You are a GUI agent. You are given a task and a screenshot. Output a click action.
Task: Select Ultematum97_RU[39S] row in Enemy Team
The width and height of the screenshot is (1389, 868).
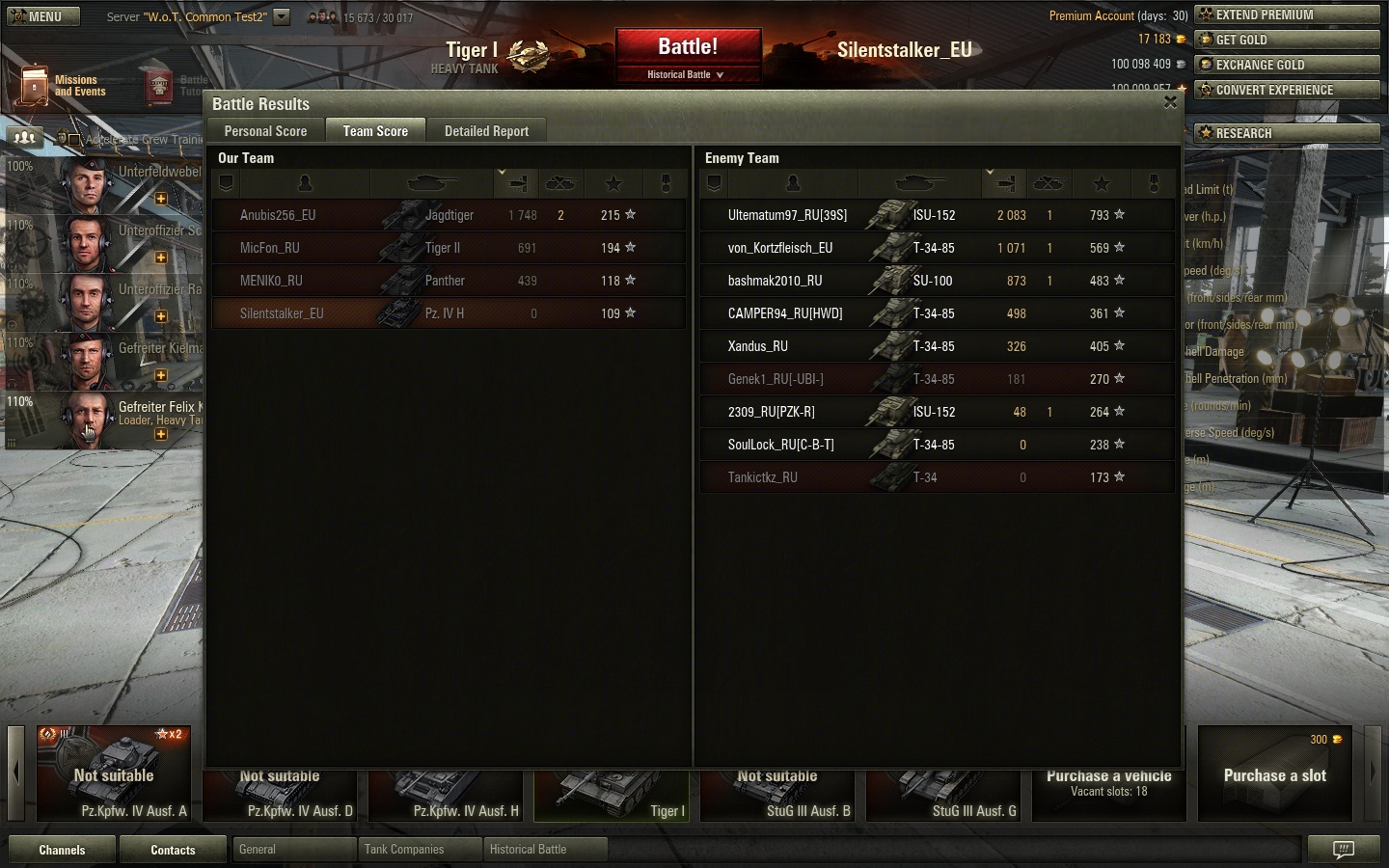[x=787, y=215]
